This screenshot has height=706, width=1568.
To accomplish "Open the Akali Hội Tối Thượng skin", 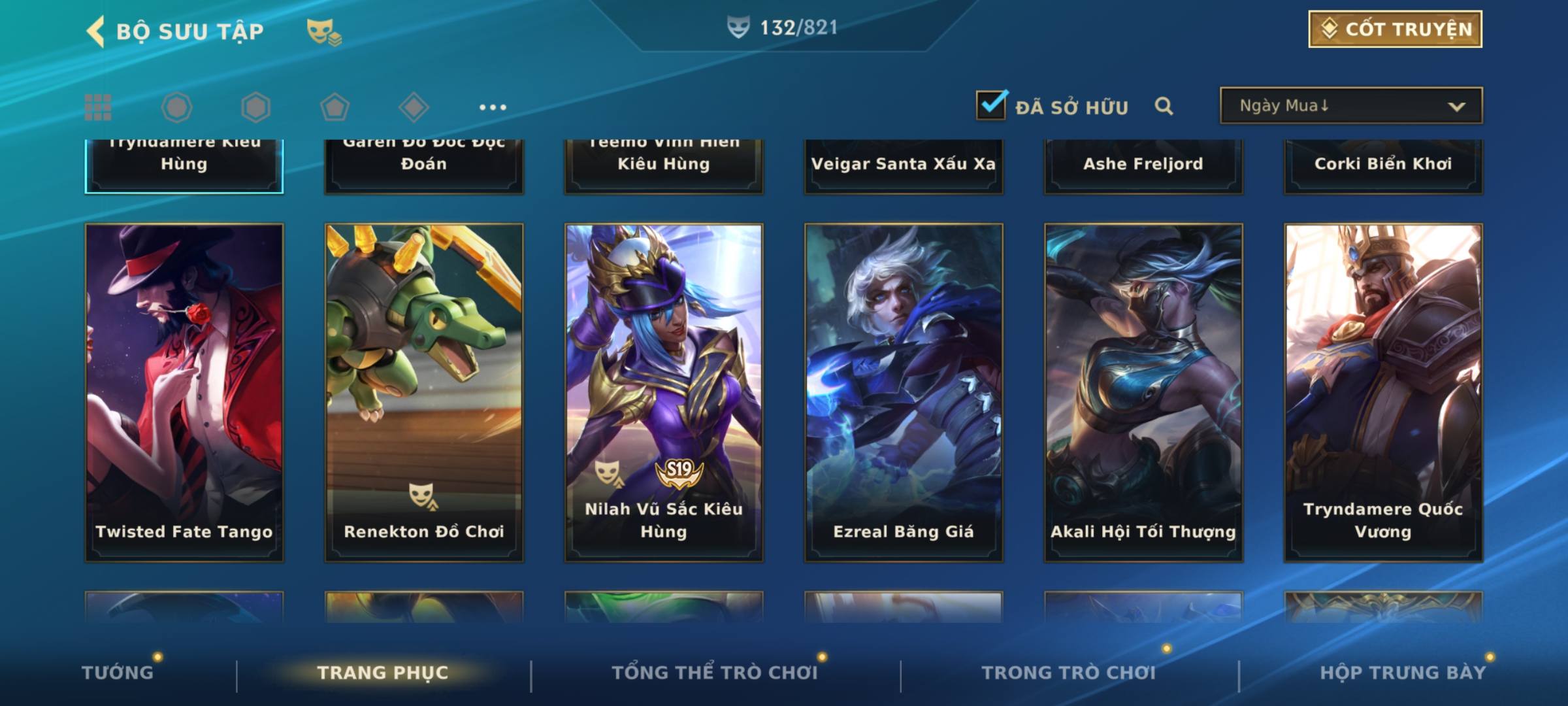I will pos(1143,392).
